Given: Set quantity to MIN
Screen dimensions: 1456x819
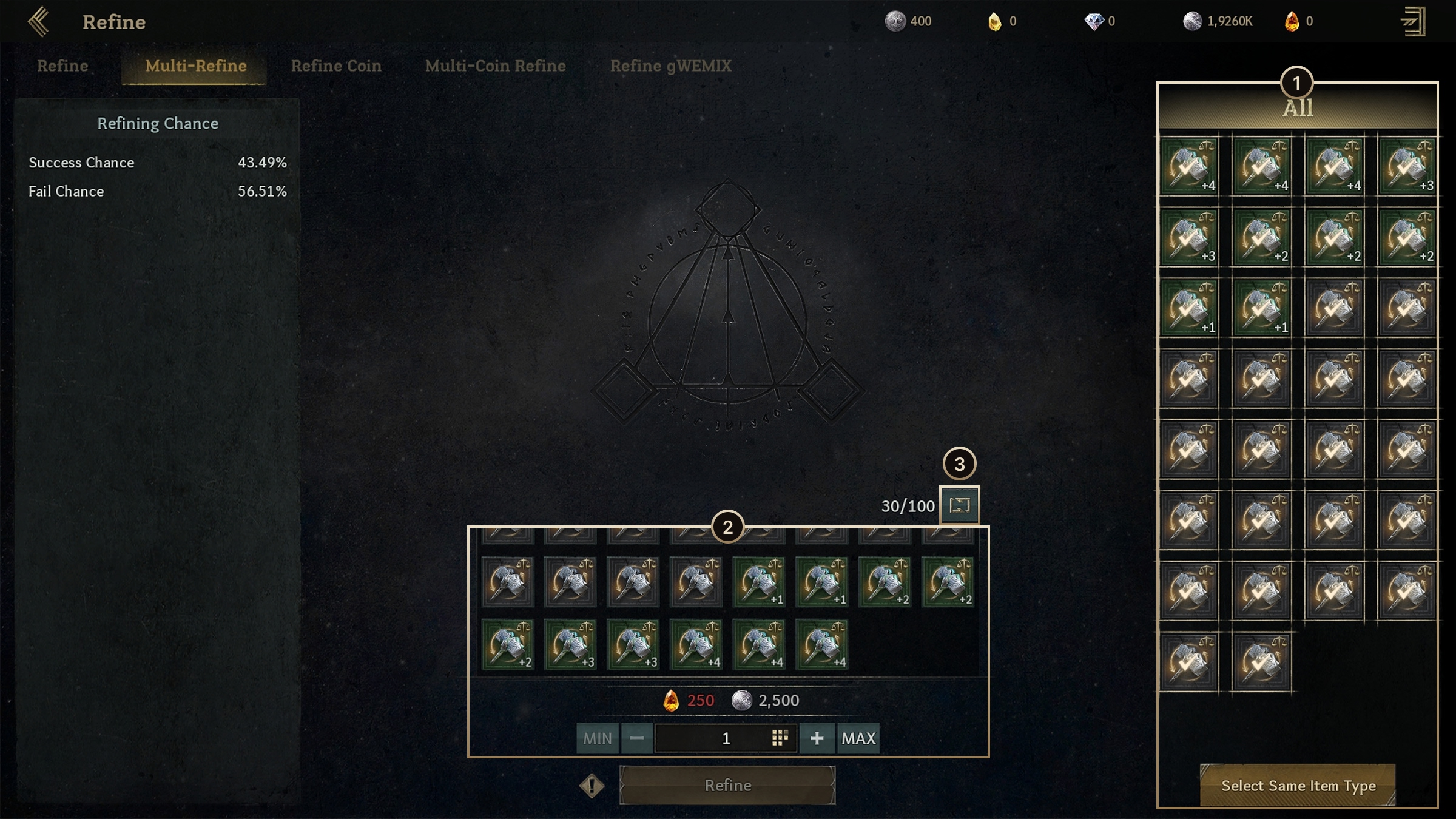Looking at the screenshot, I should (x=598, y=738).
